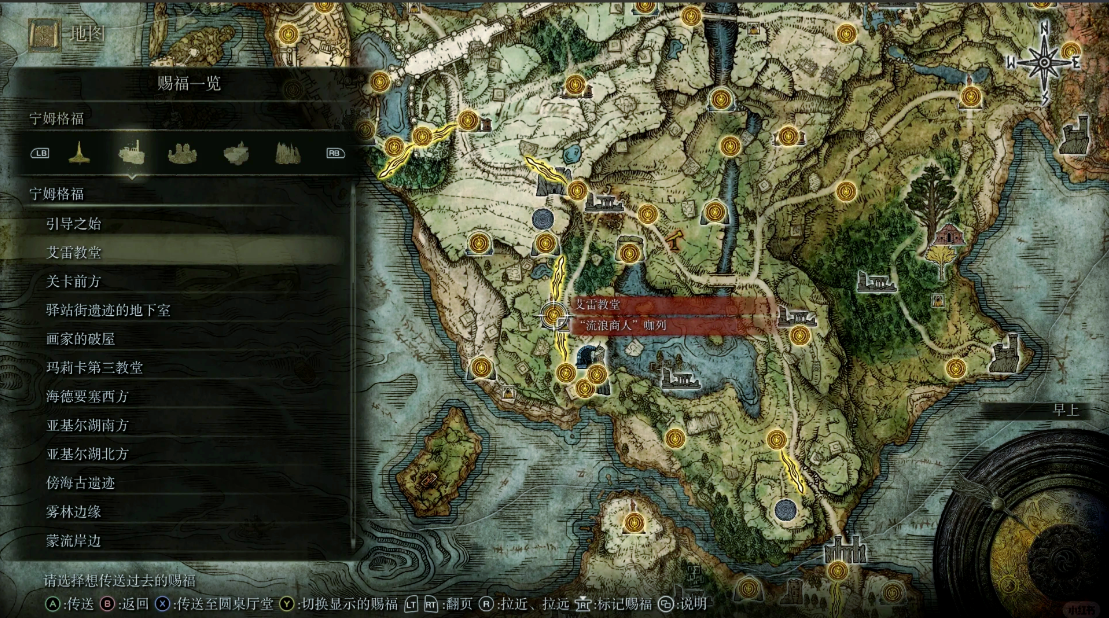The image size is (1109, 618).
Task: Choose 蒙流岸边 in the grace list
Action: tap(180, 540)
